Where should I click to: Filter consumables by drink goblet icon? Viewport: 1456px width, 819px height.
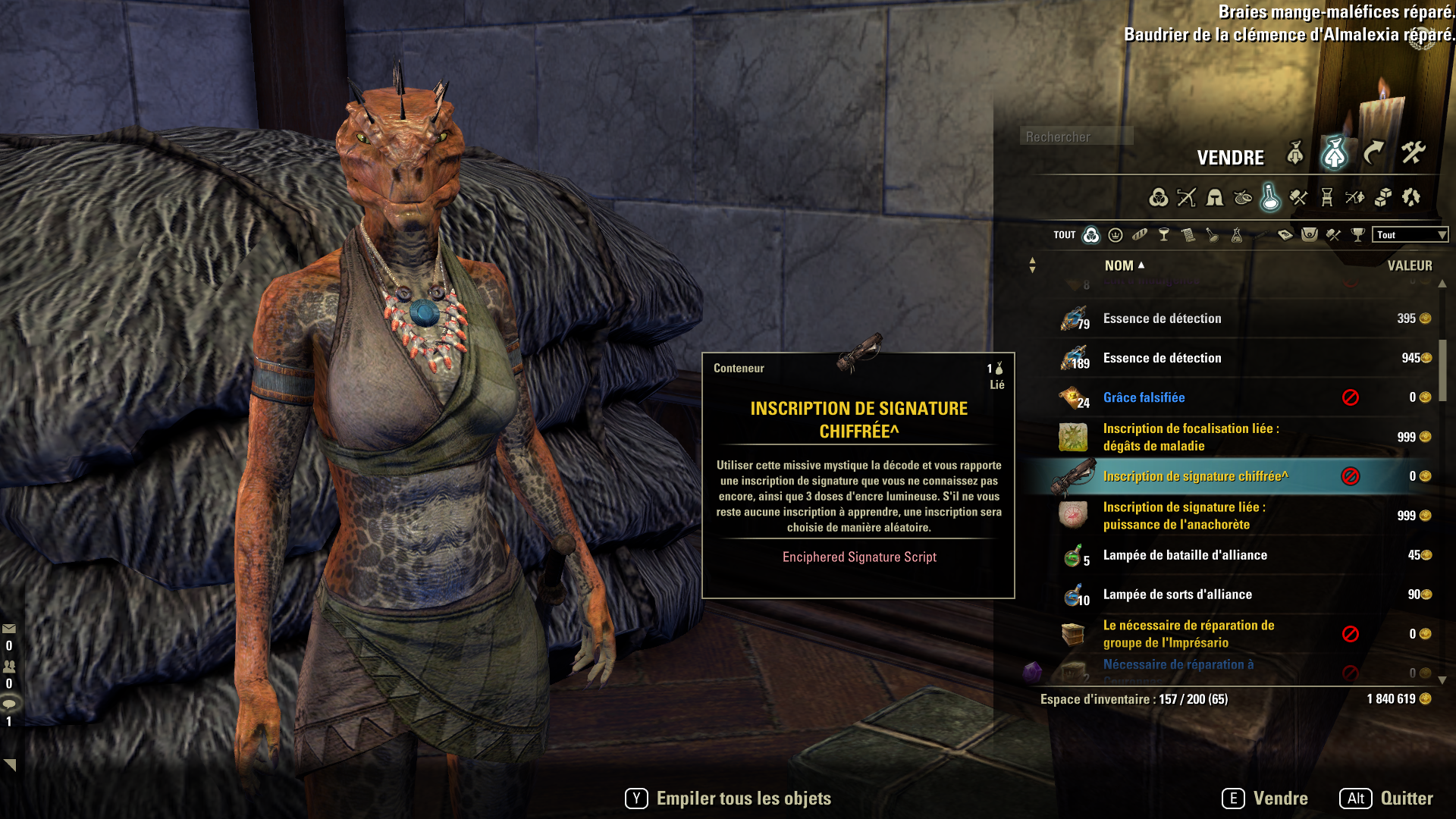tap(1164, 235)
